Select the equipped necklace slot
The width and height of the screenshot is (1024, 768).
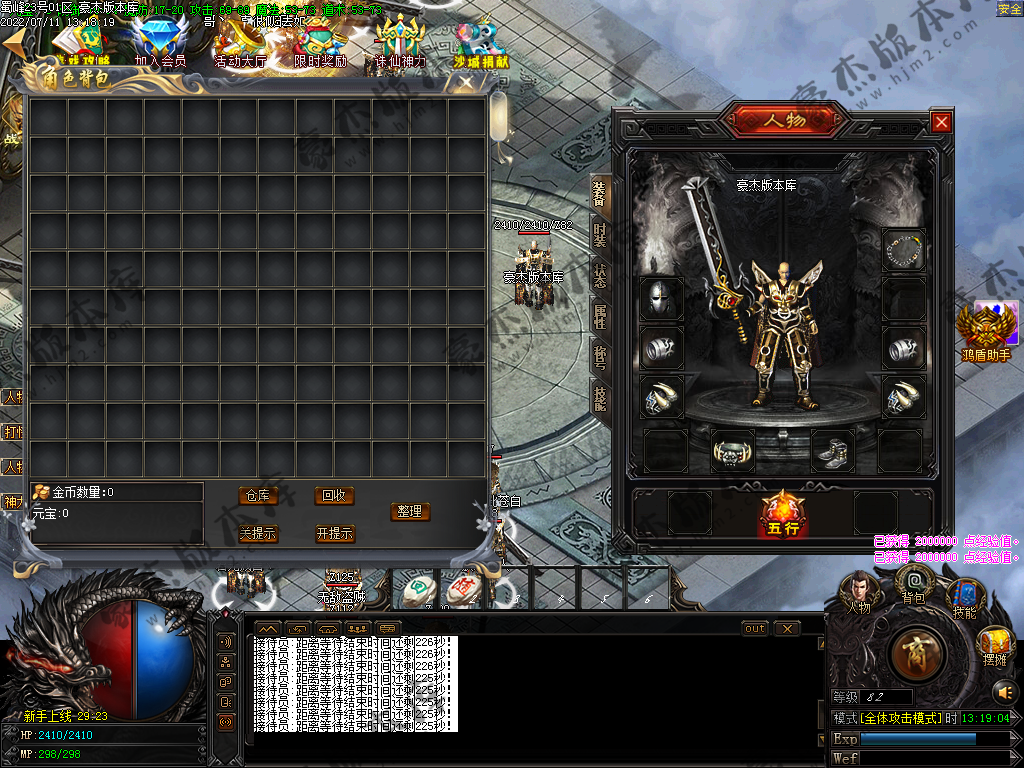coord(903,249)
